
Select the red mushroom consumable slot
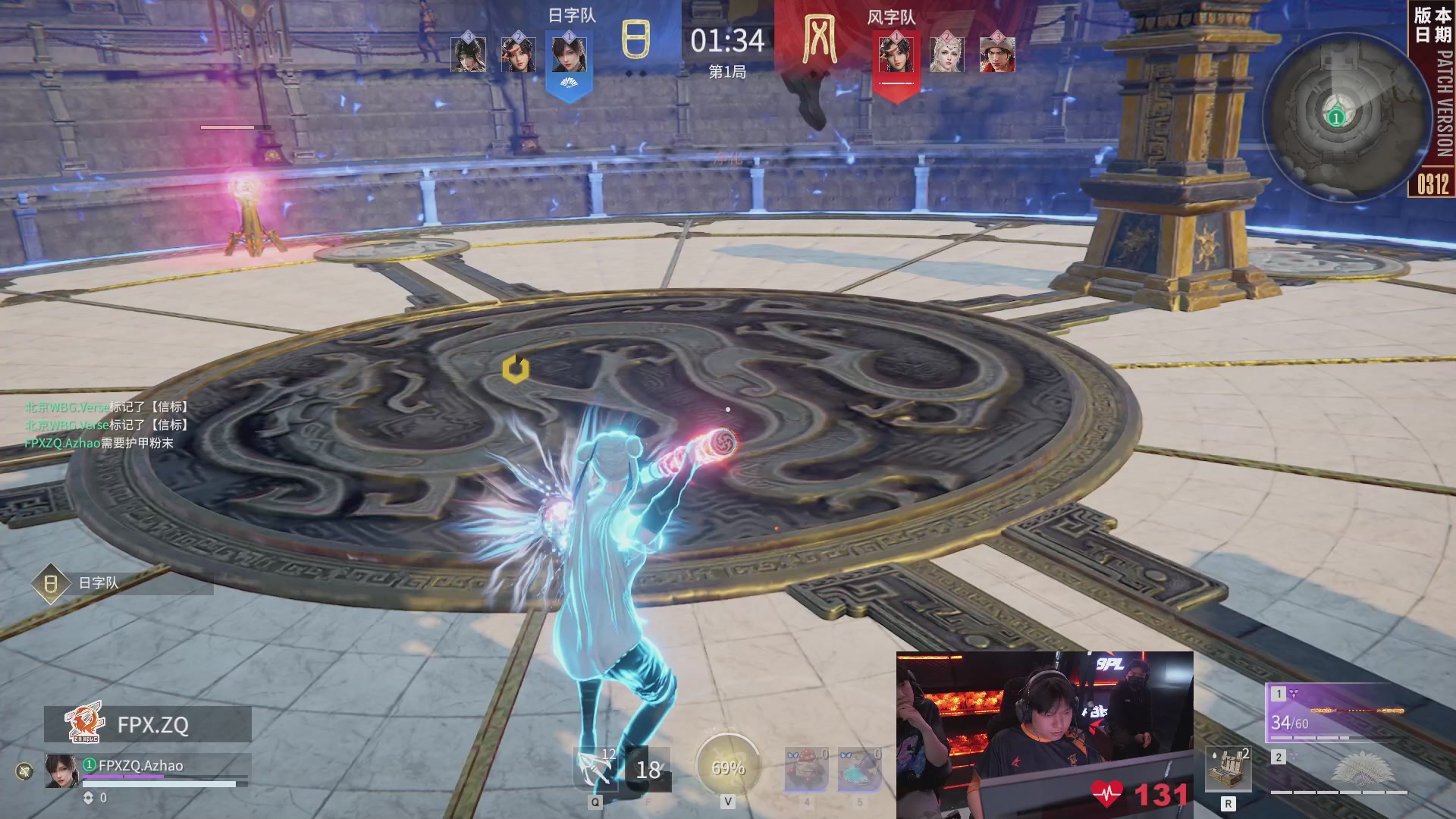[x=806, y=769]
